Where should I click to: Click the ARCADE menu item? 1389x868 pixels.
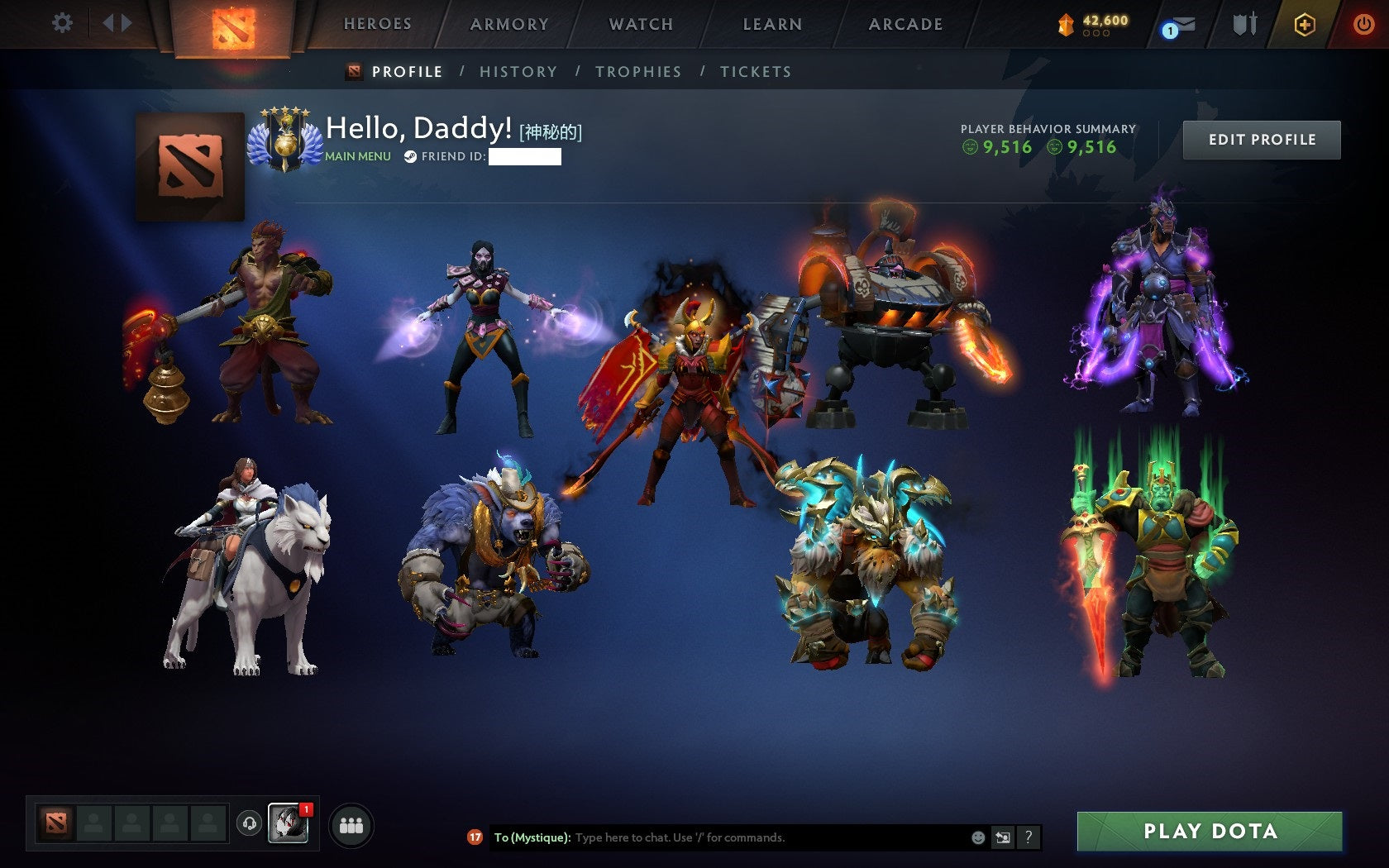click(x=905, y=24)
